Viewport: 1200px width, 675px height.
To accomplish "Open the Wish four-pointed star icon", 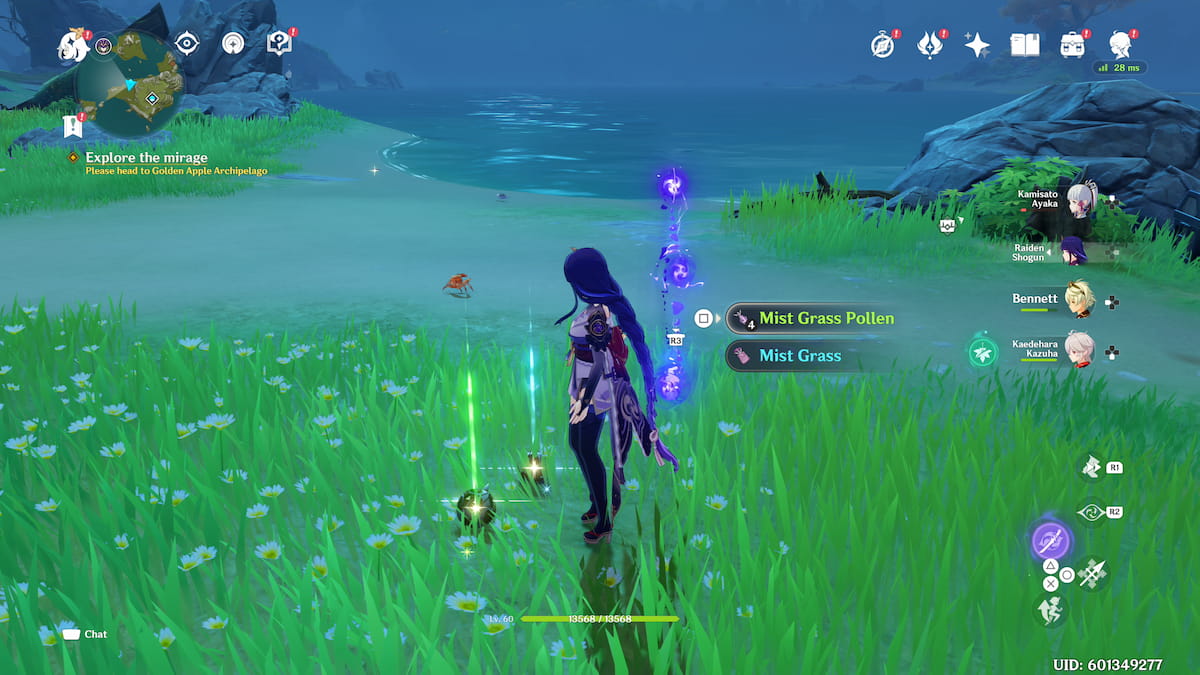I will 977,45.
